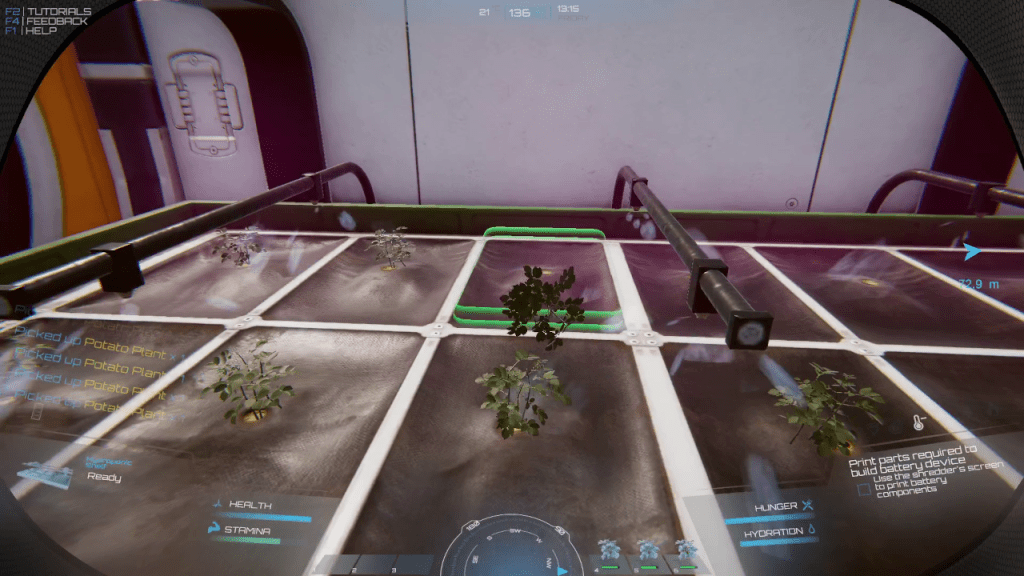Select the blue waypoint arrow marker
1024x576 pixels.
click(x=972, y=251)
